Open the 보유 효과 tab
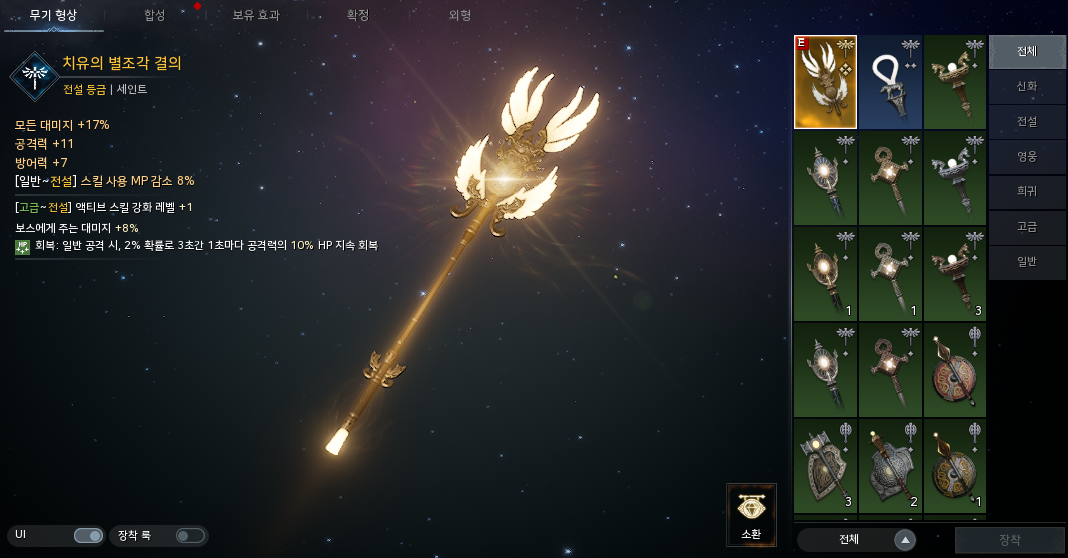 click(x=256, y=15)
